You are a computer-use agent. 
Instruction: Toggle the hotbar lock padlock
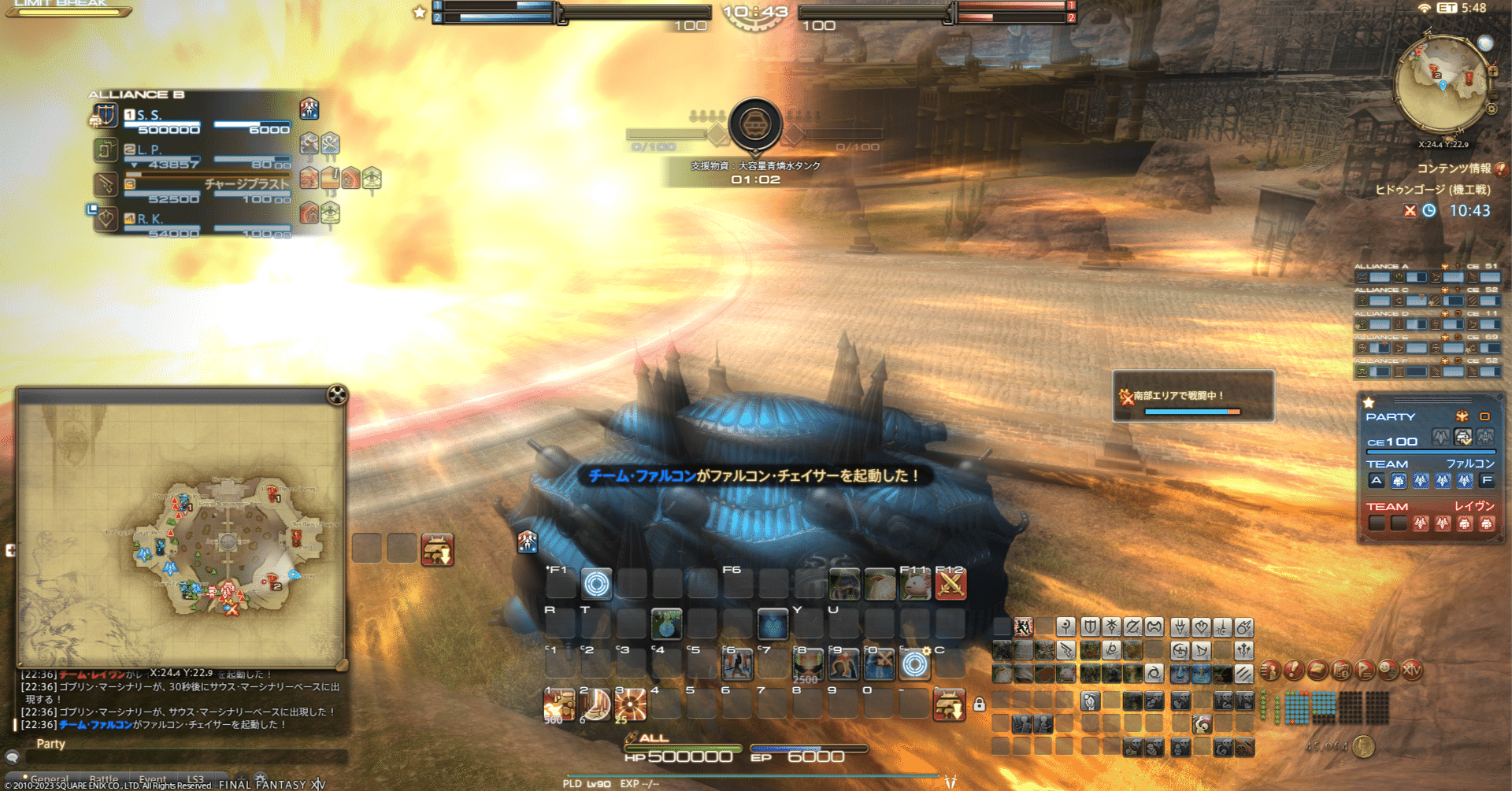(x=980, y=705)
